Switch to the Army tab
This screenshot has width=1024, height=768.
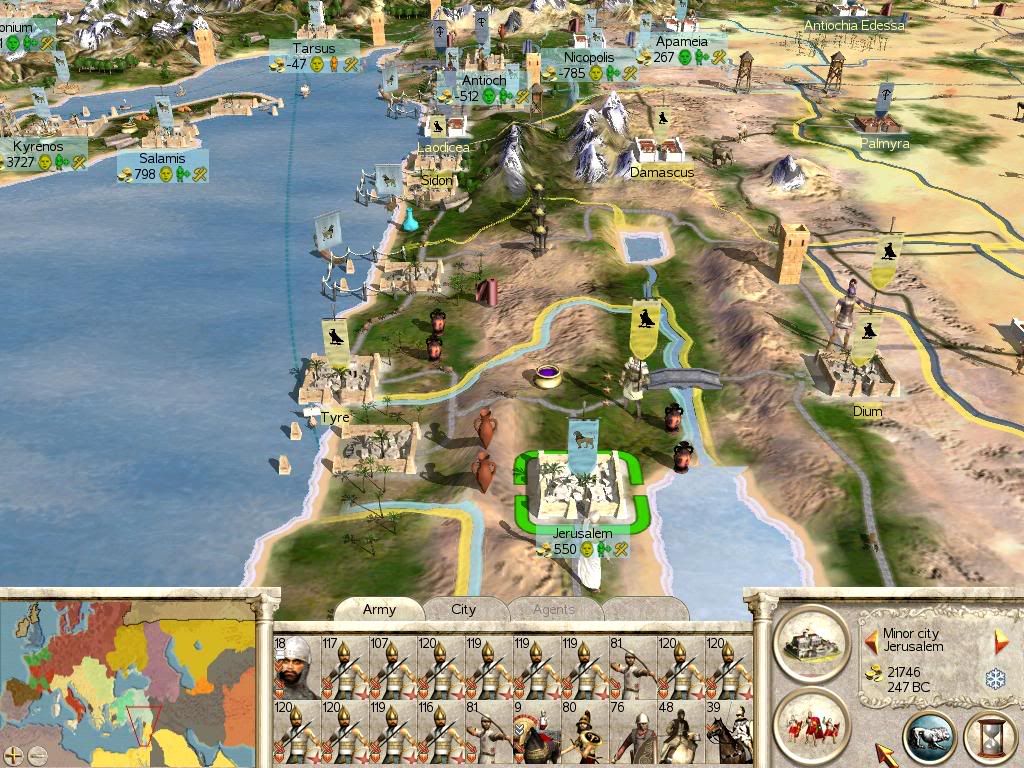379,609
